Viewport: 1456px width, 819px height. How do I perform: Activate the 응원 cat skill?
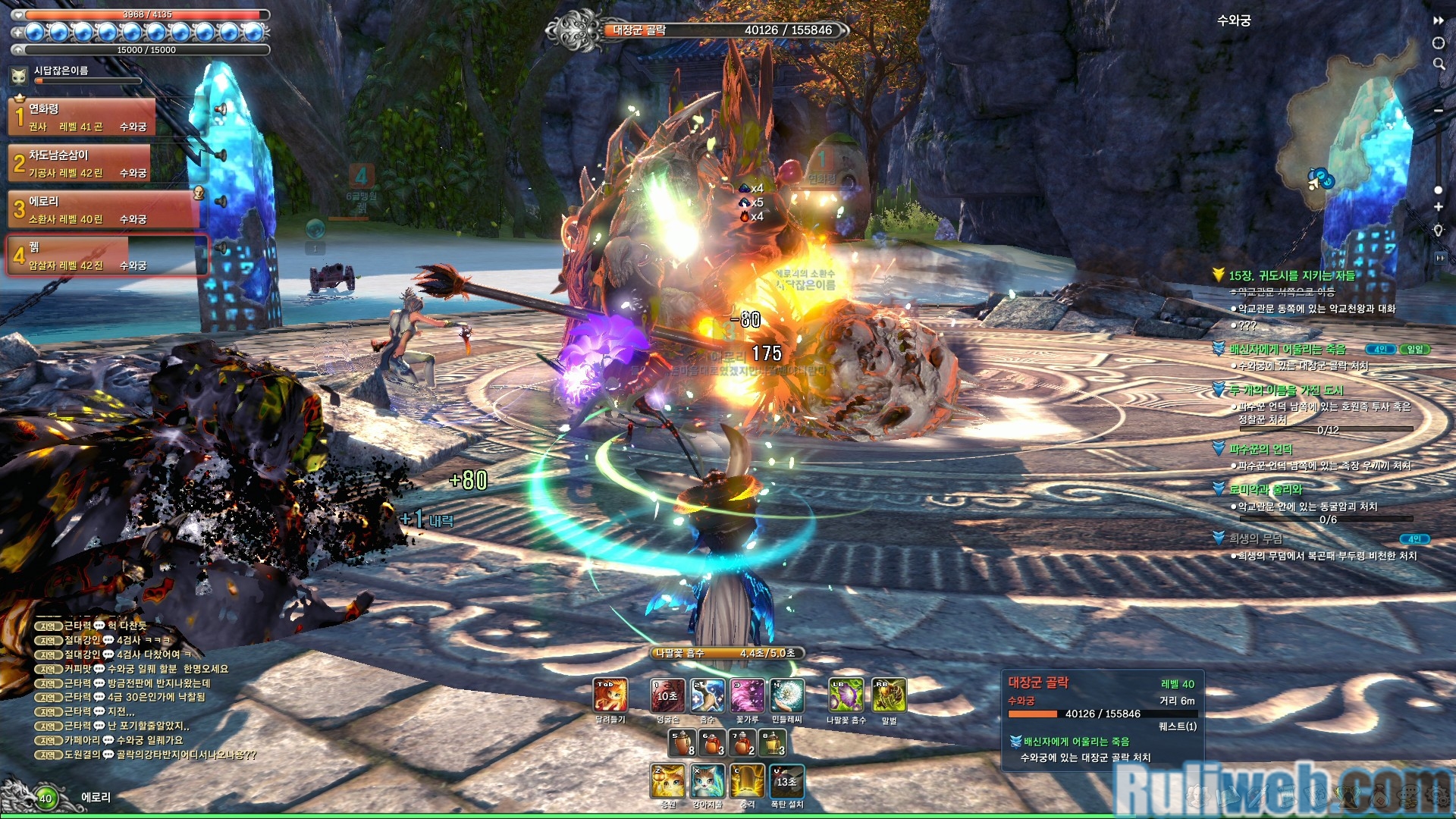coord(668,781)
